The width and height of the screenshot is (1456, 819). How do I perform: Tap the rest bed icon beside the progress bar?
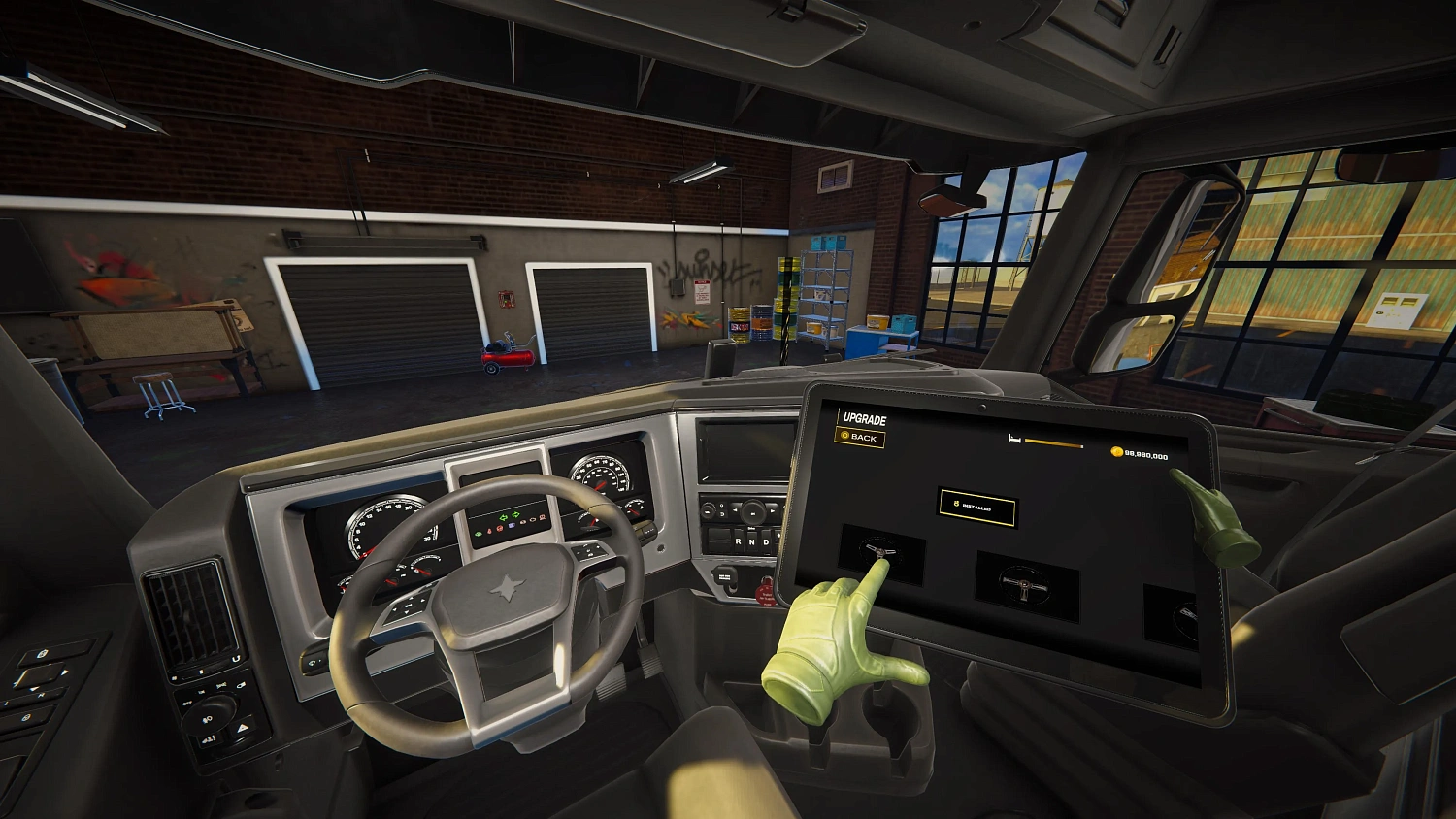click(1013, 438)
